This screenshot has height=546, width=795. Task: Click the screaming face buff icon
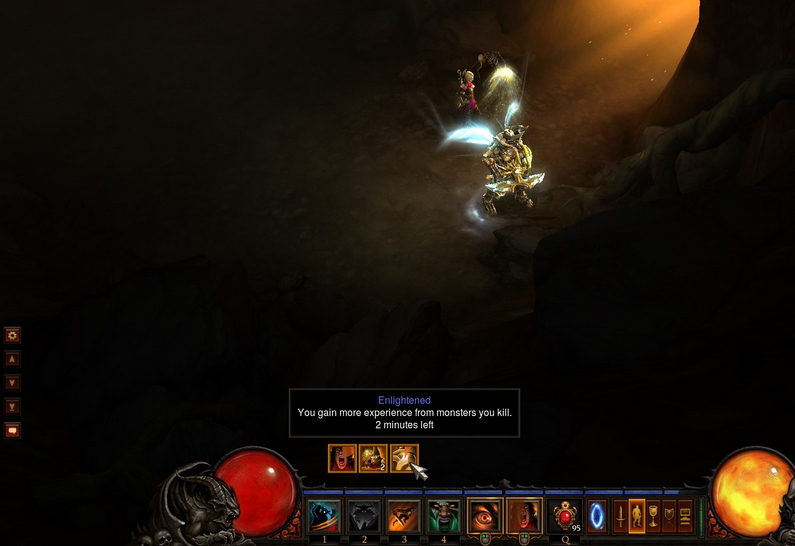point(342,458)
